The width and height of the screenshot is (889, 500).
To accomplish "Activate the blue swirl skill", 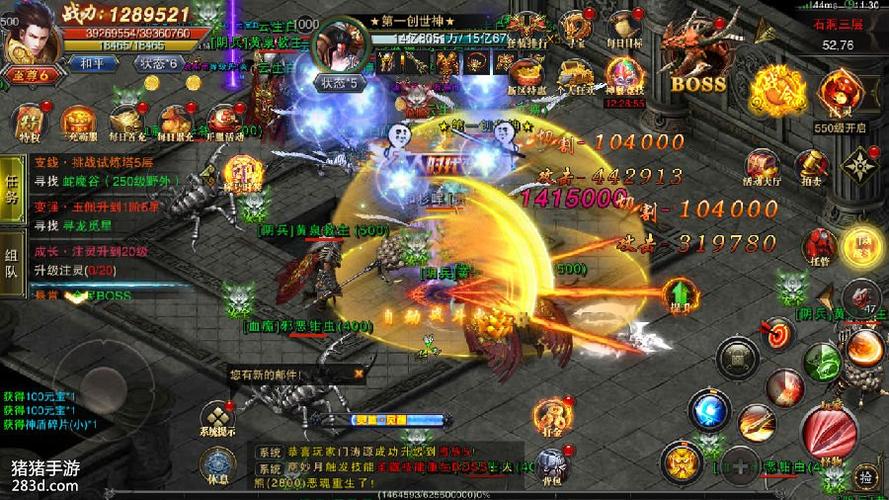I will tap(709, 409).
